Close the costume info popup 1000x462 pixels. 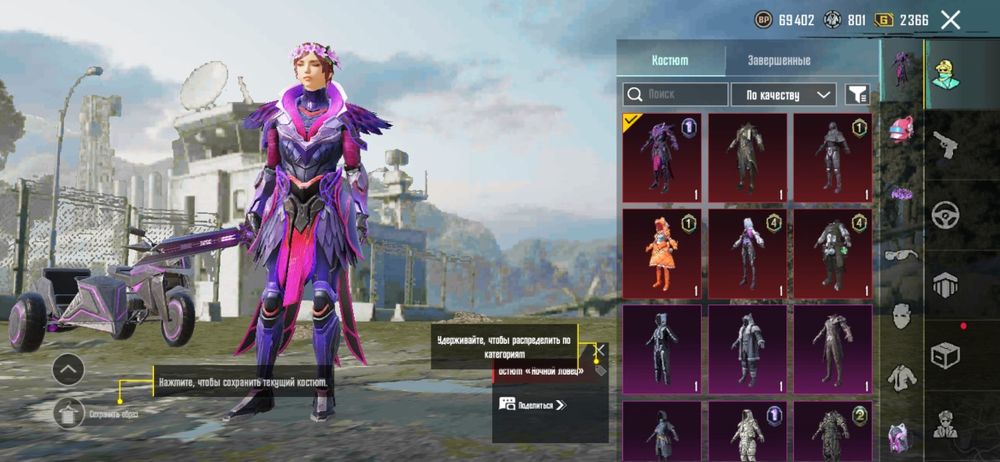tap(599, 349)
